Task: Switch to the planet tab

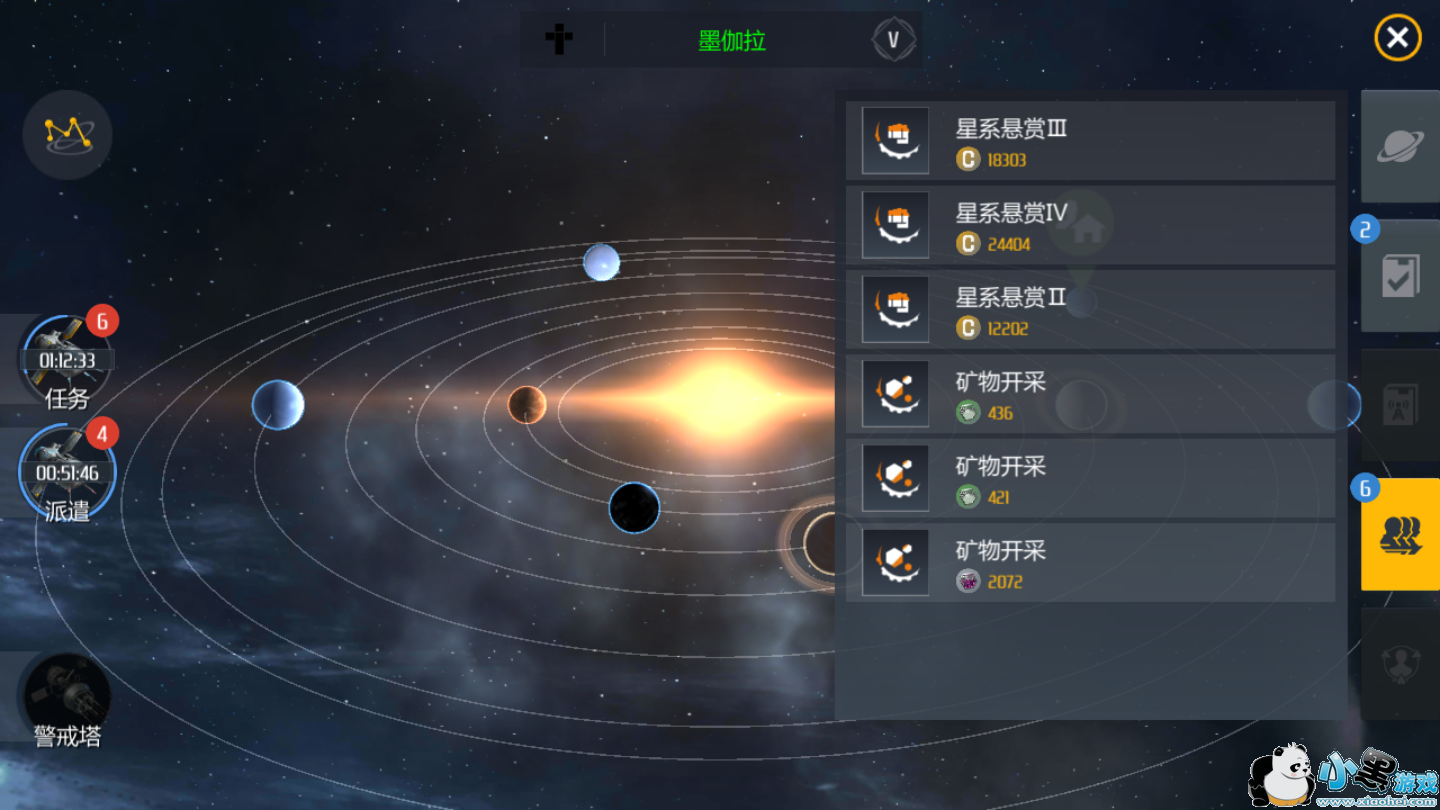Action: (x=1400, y=147)
